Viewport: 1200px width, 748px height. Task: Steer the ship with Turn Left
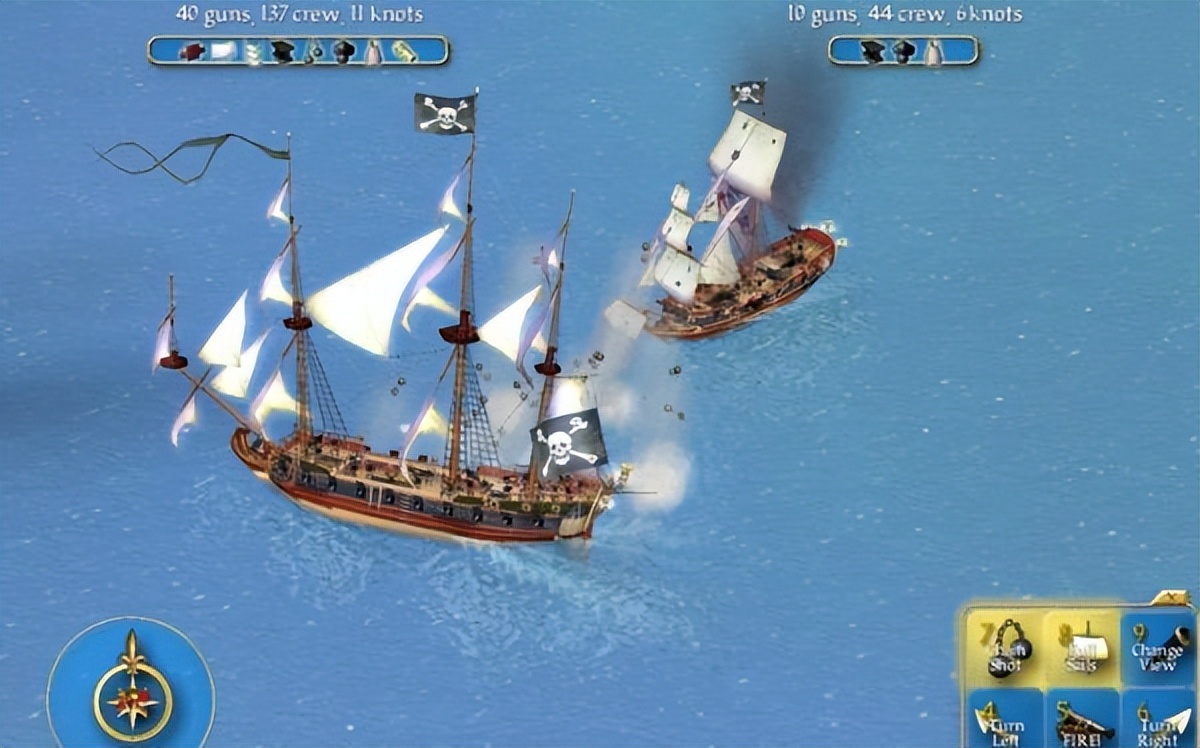coord(1003,720)
